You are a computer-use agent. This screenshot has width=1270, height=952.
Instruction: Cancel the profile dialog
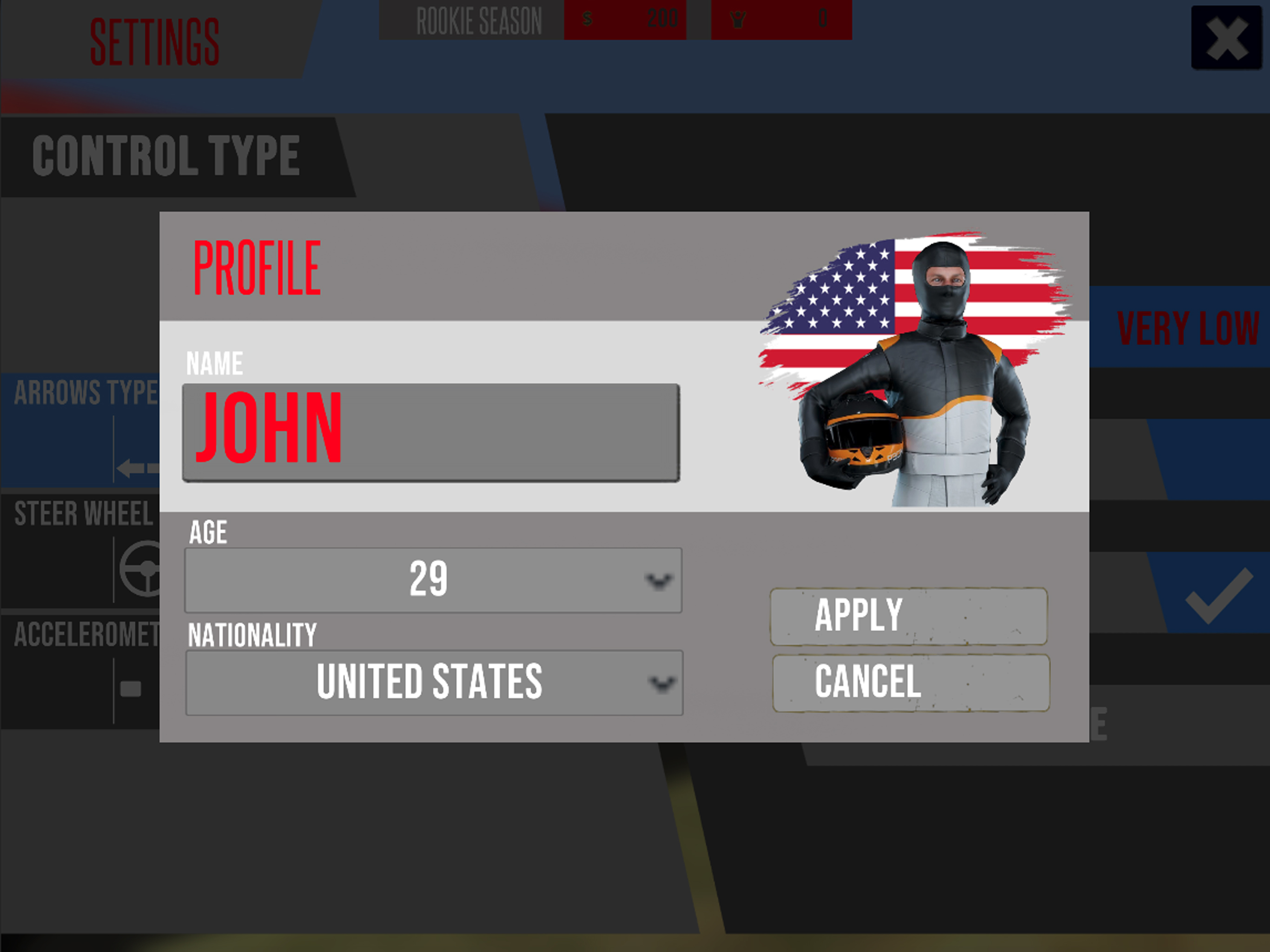(911, 682)
